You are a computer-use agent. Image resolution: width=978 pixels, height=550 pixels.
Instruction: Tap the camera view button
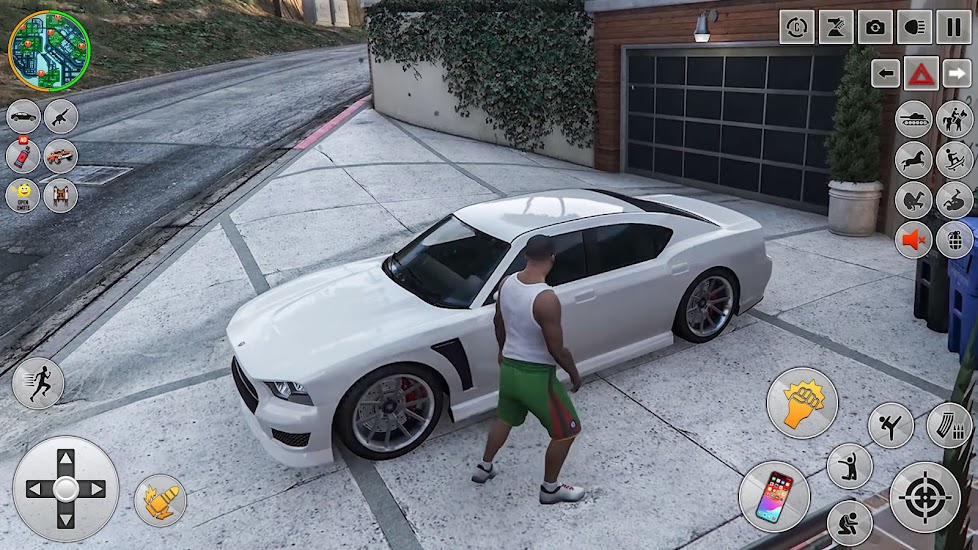pyautogui.click(x=875, y=27)
